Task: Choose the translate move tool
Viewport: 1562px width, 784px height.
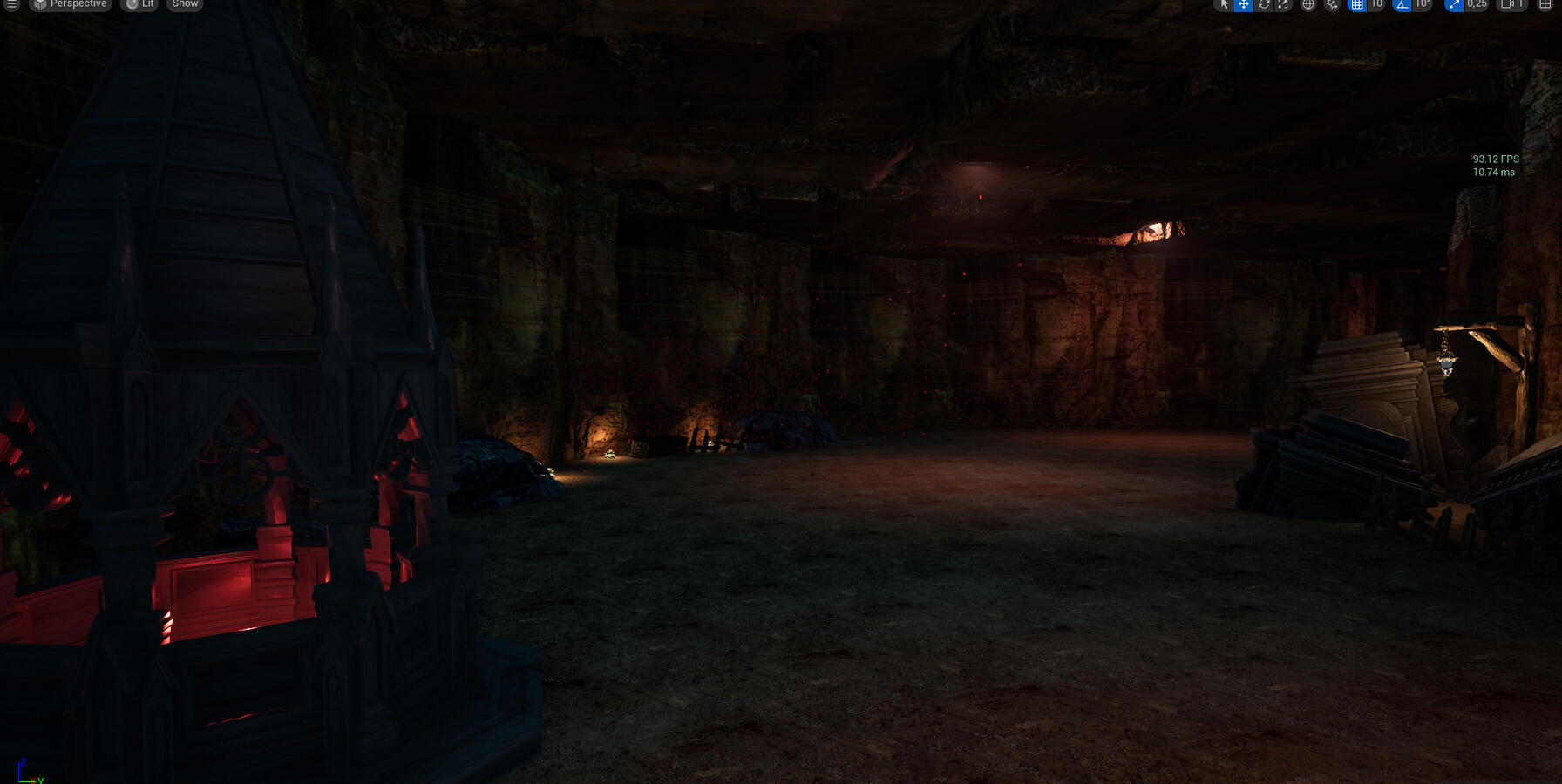Action: click(1244, 4)
